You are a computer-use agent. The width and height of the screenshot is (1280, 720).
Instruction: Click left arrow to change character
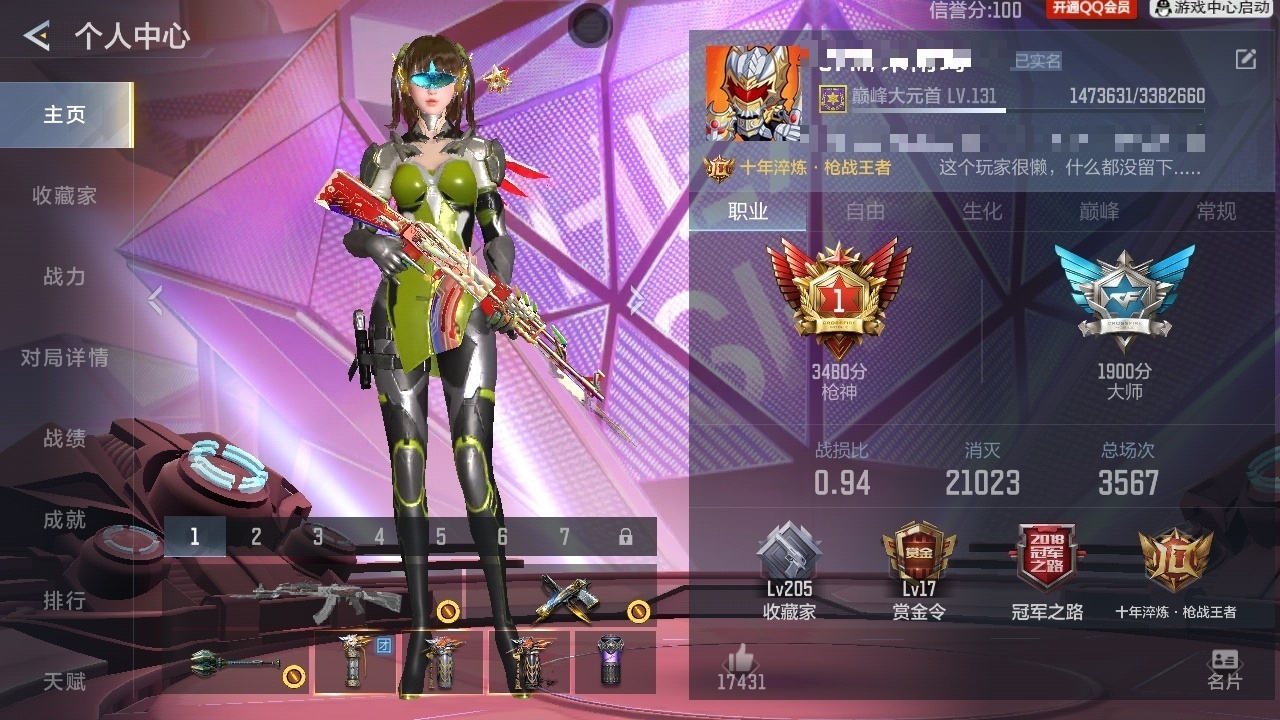[154, 298]
